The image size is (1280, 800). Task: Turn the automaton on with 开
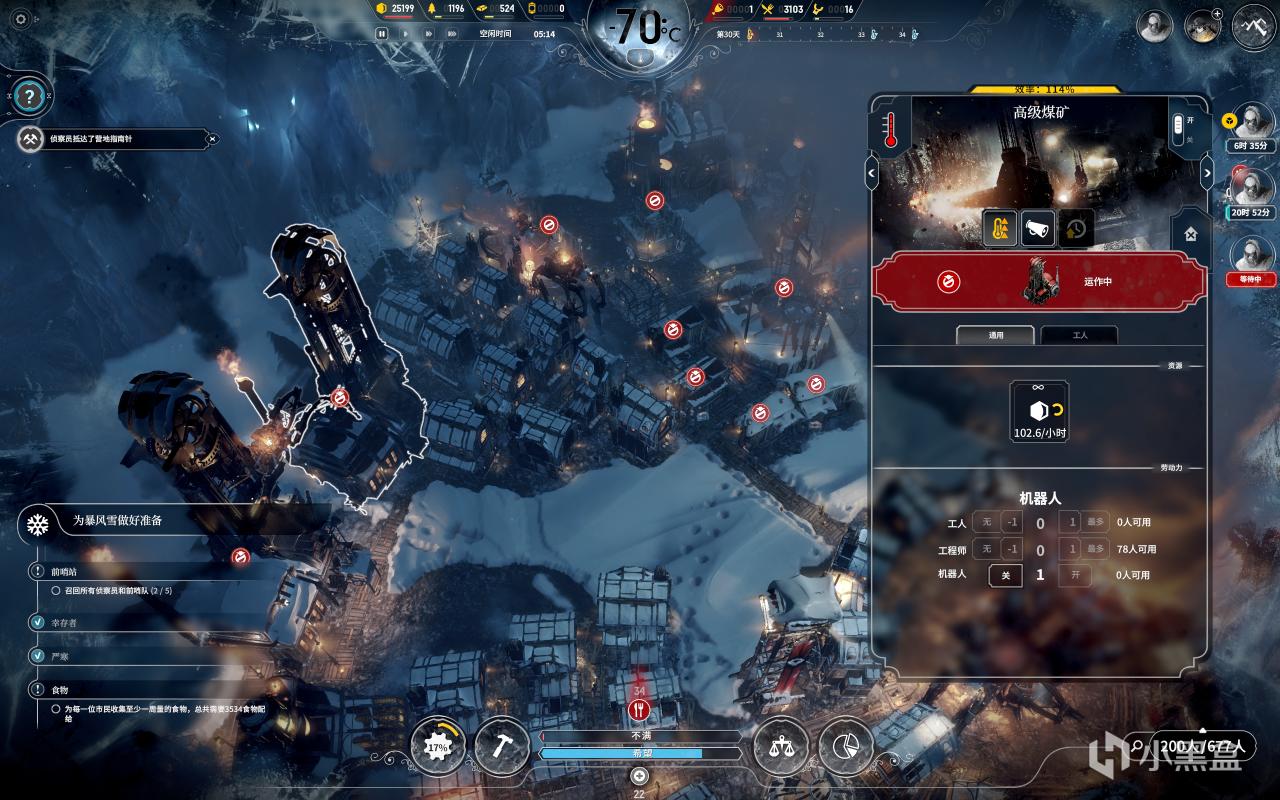[x=1074, y=575]
